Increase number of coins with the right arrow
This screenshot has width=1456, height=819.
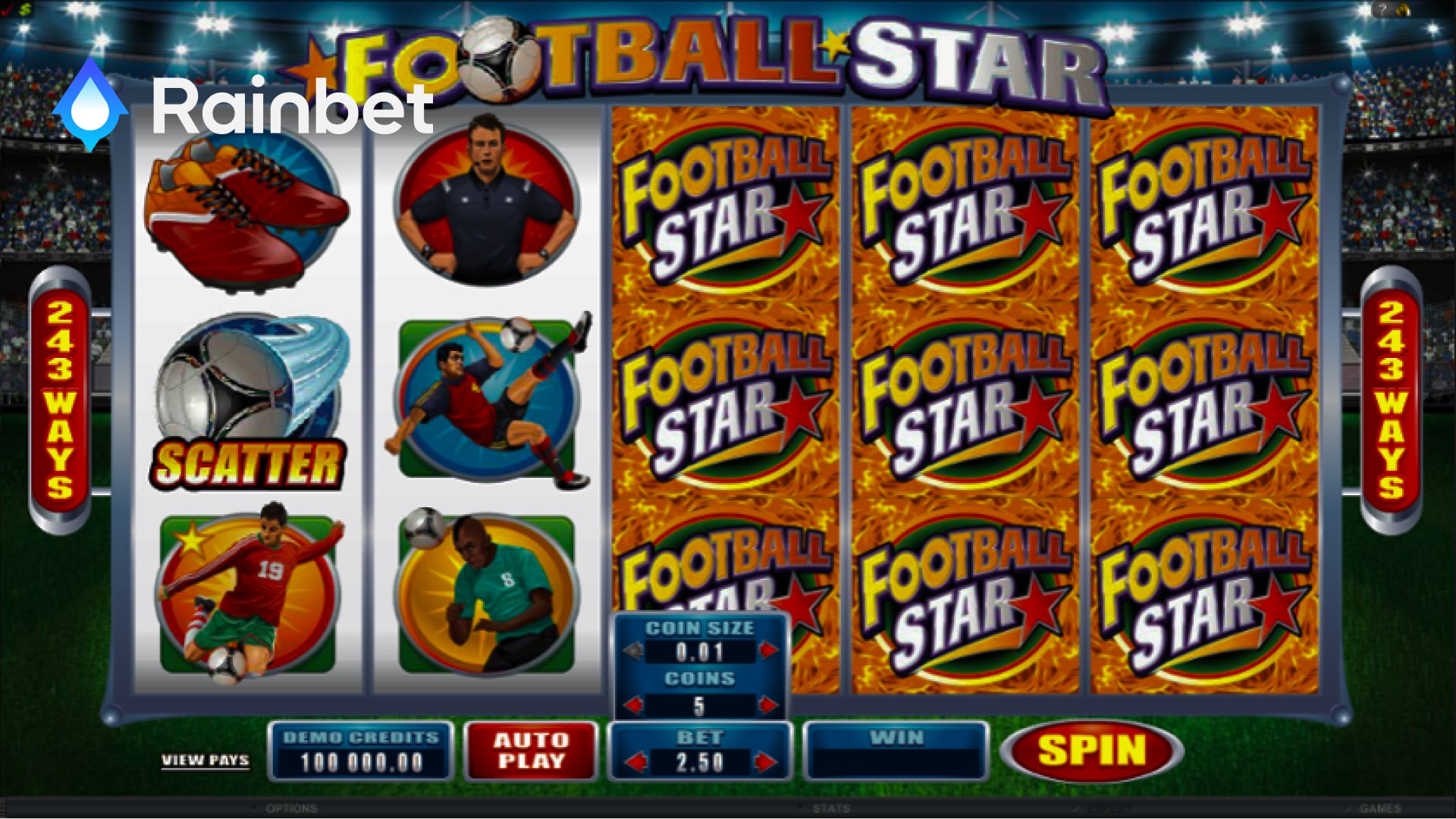pyautogui.click(x=768, y=706)
